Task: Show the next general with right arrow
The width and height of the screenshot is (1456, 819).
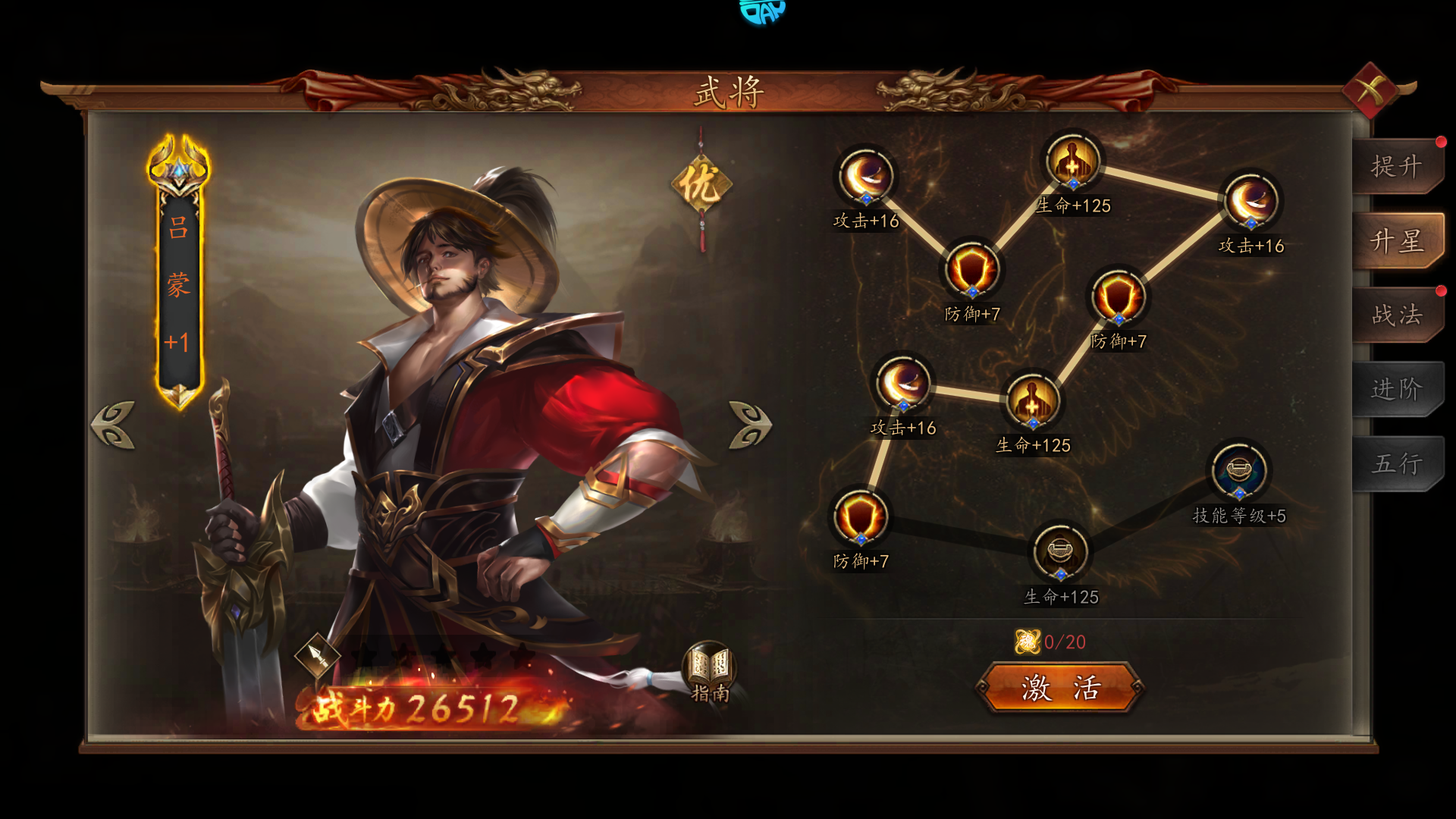Action: click(x=750, y=425)
